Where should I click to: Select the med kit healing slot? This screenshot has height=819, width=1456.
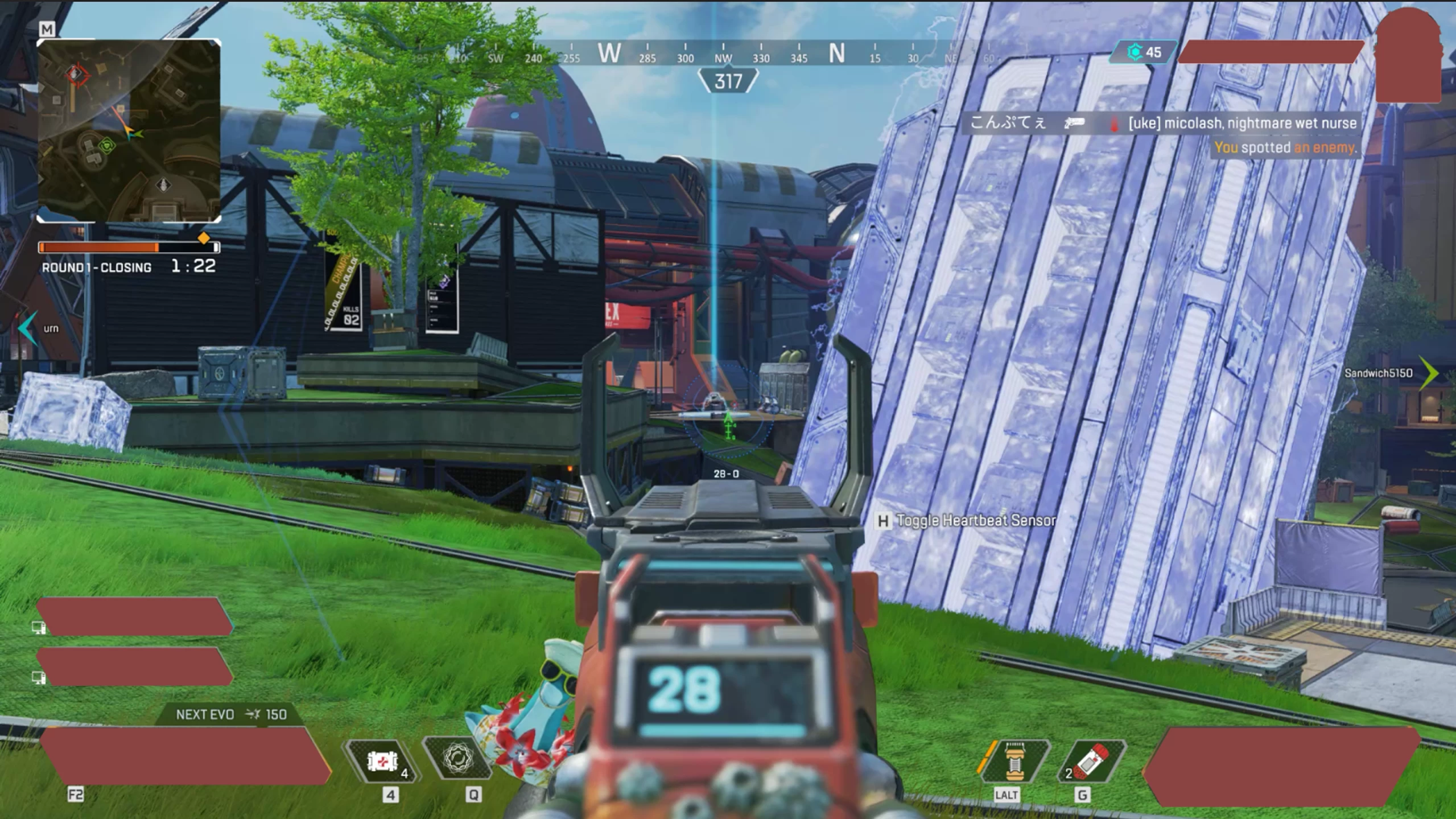pyautogui.click(x=382, y=760)
